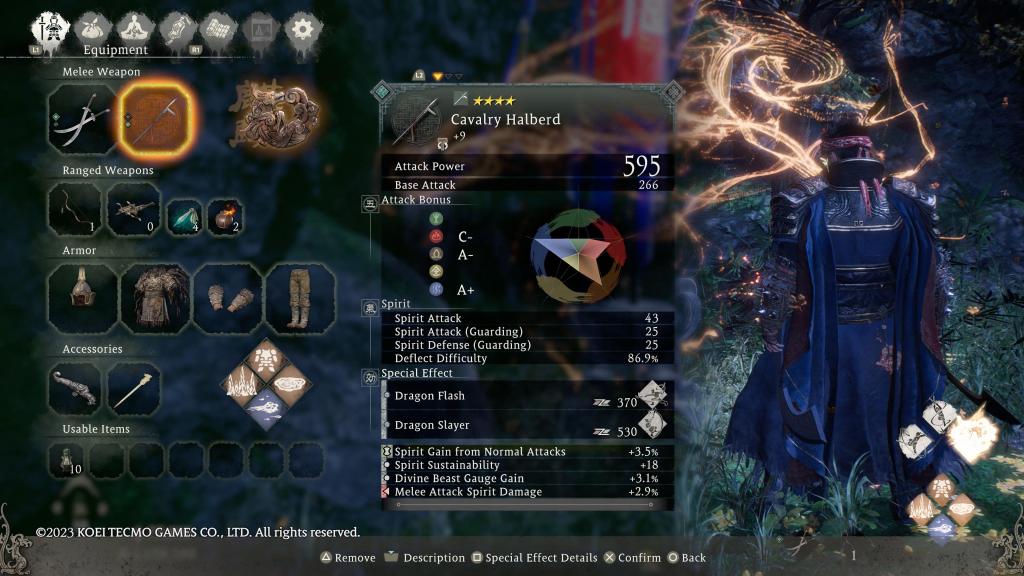The image size is (1024, 576).
Task: Select the dual swords melee weapon slot
Action: point(82,118)
